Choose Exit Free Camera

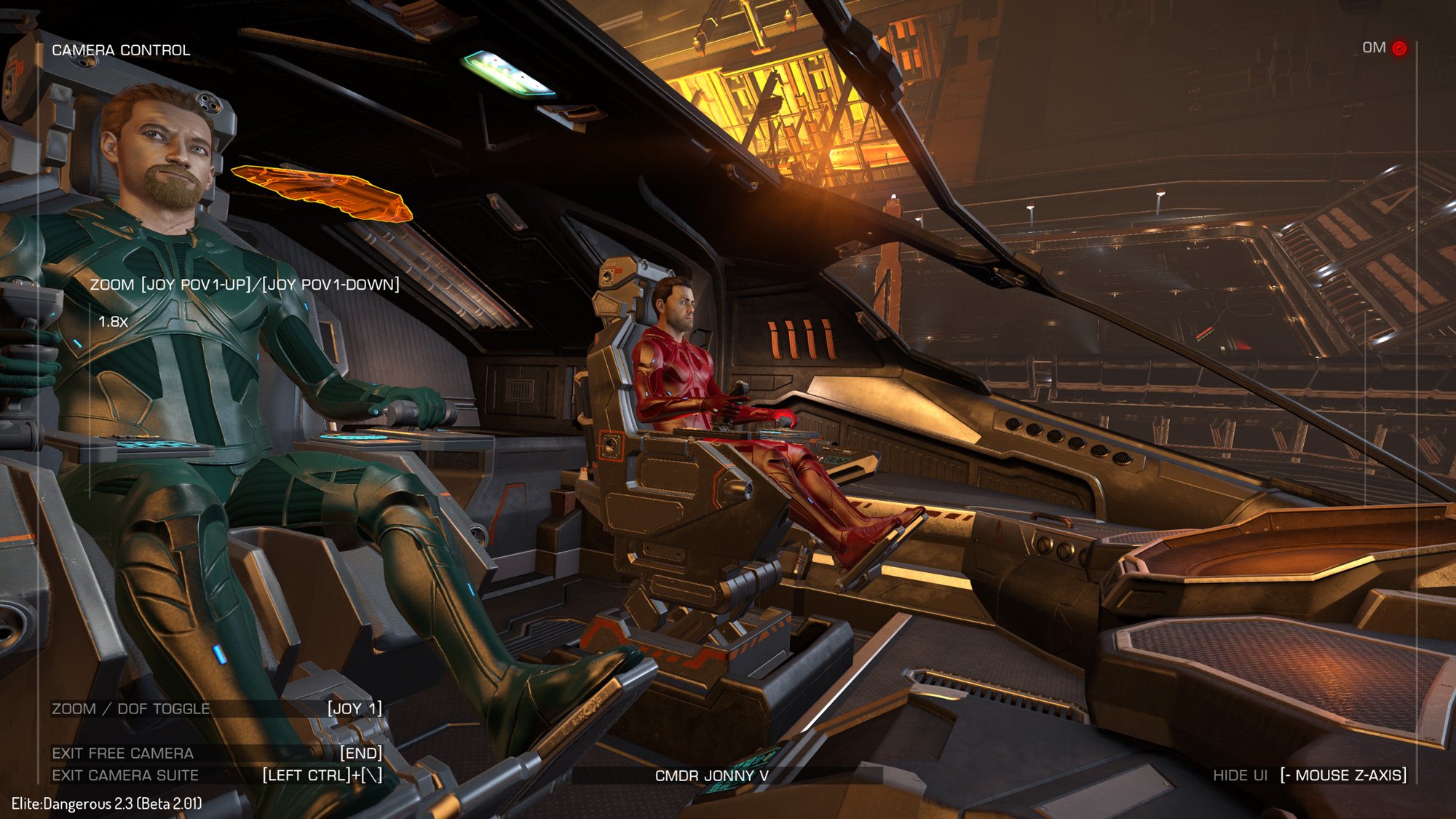tap(123, 753)
